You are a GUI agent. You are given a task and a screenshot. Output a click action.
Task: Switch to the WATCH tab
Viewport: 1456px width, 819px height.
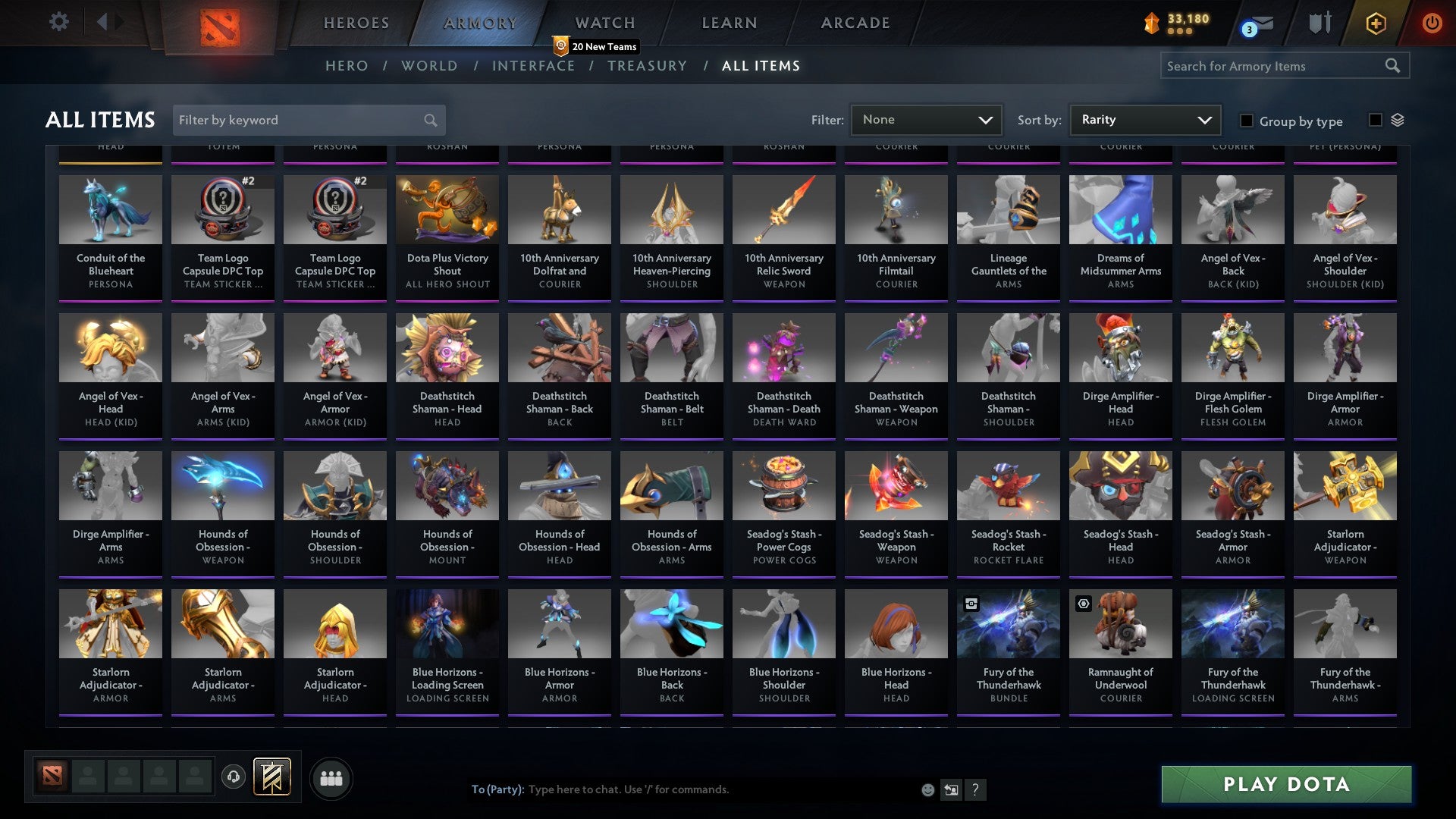pyautogui.click(x=604, y=23)
